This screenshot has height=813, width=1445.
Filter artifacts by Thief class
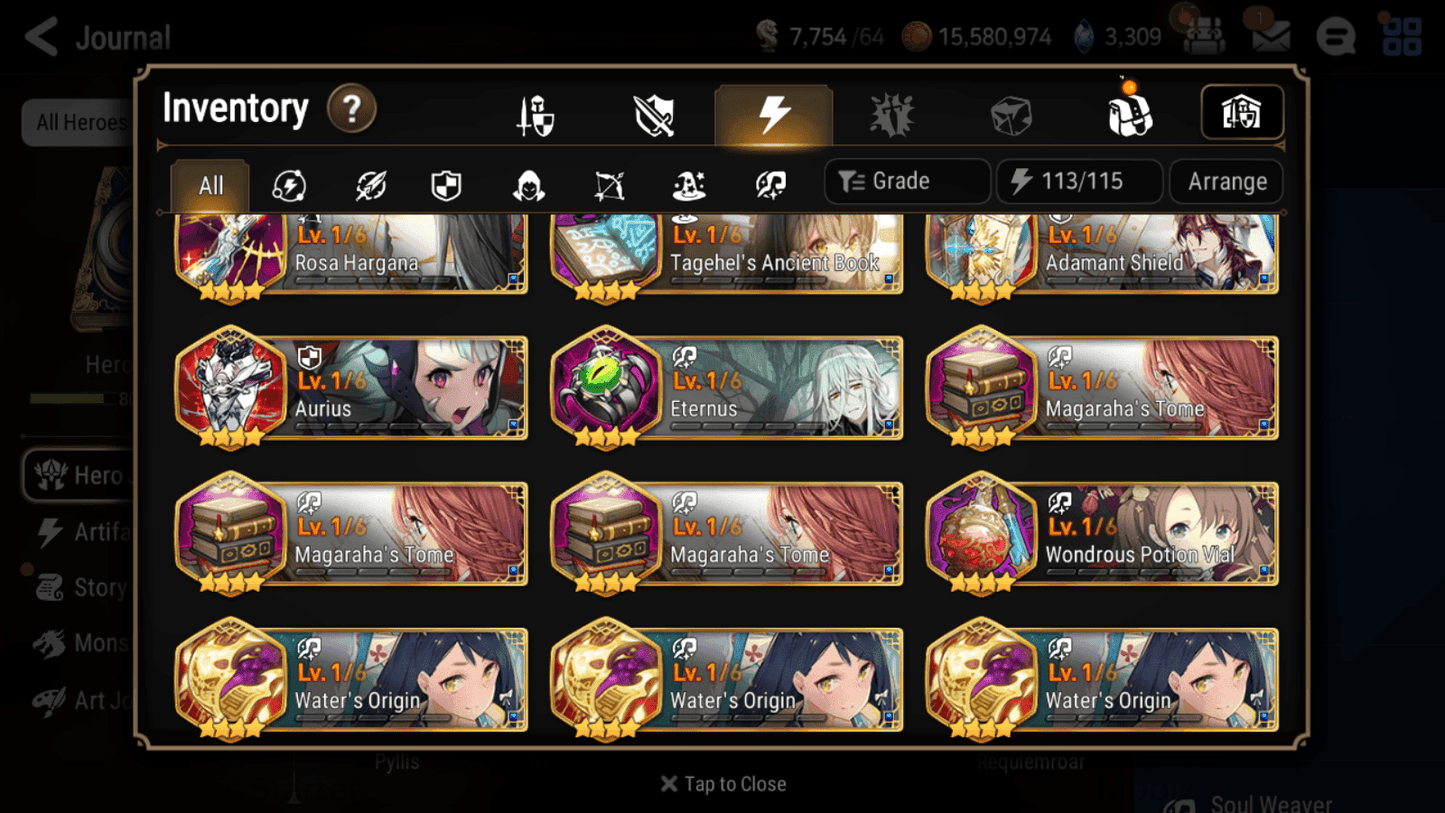[528, 181]
